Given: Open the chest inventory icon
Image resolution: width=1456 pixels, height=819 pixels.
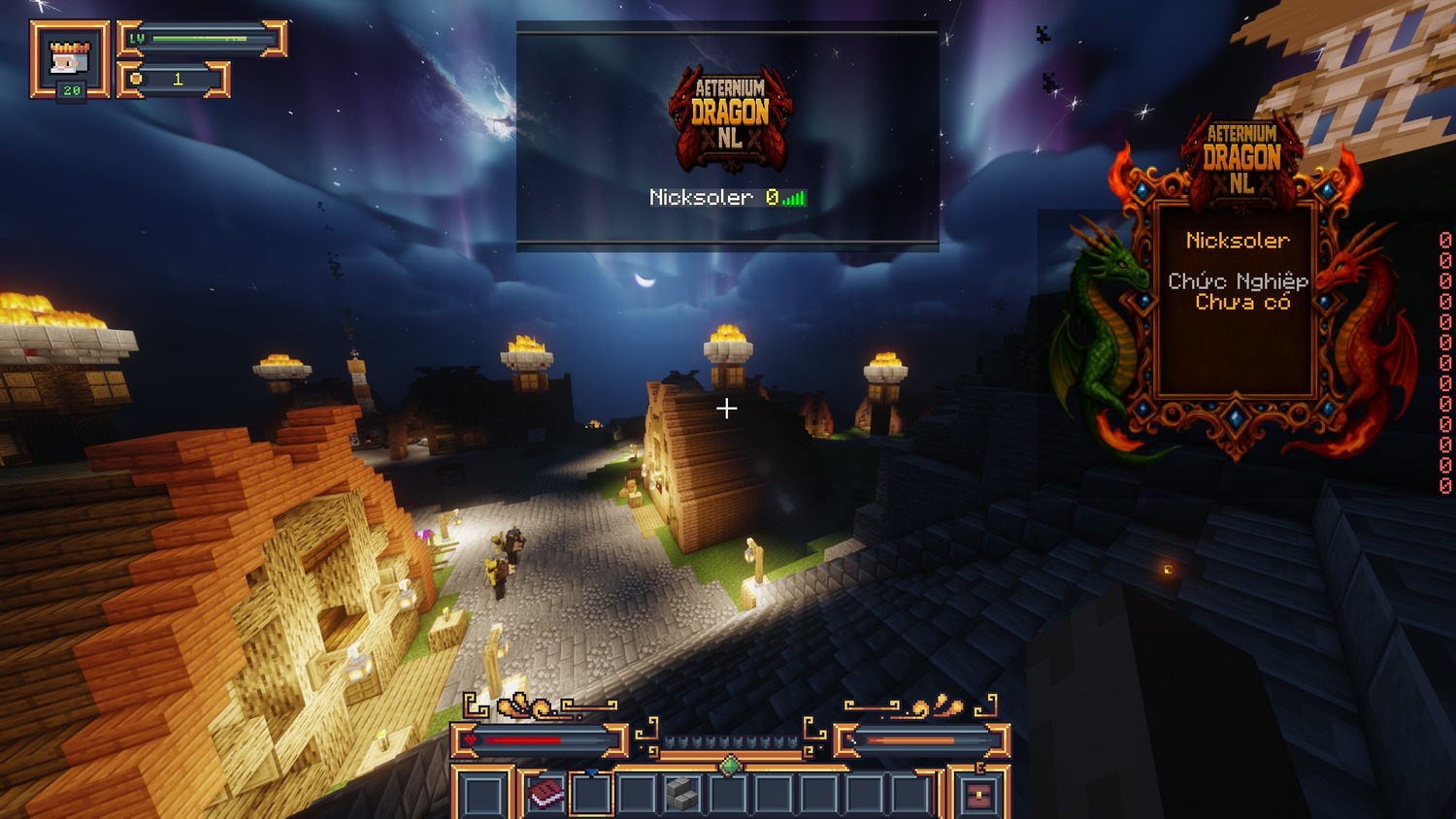Looking at the screenshot, I should tap(978, 796).
